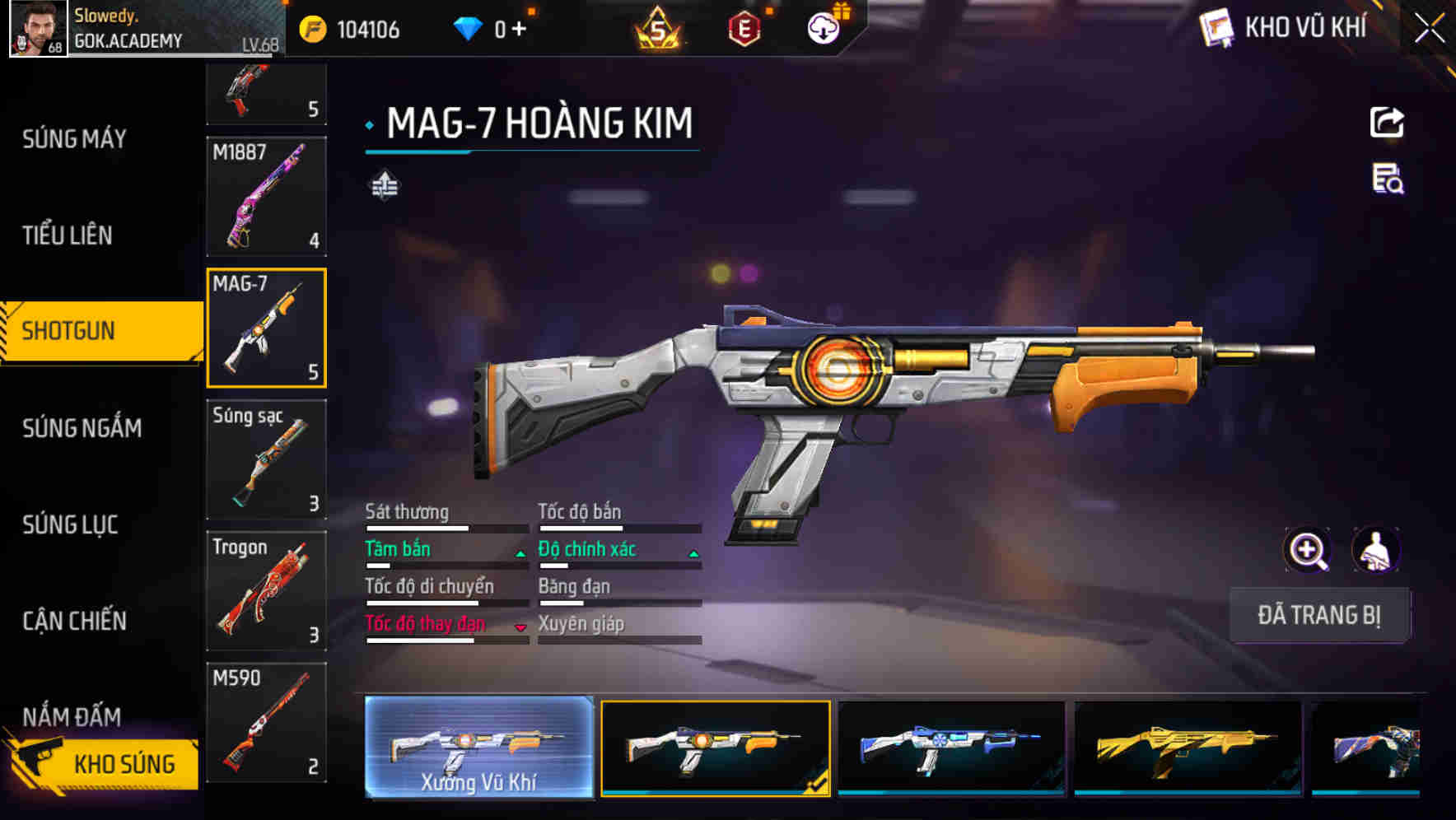Click the Đã Trang Bị button

(x=1318, y=615)
